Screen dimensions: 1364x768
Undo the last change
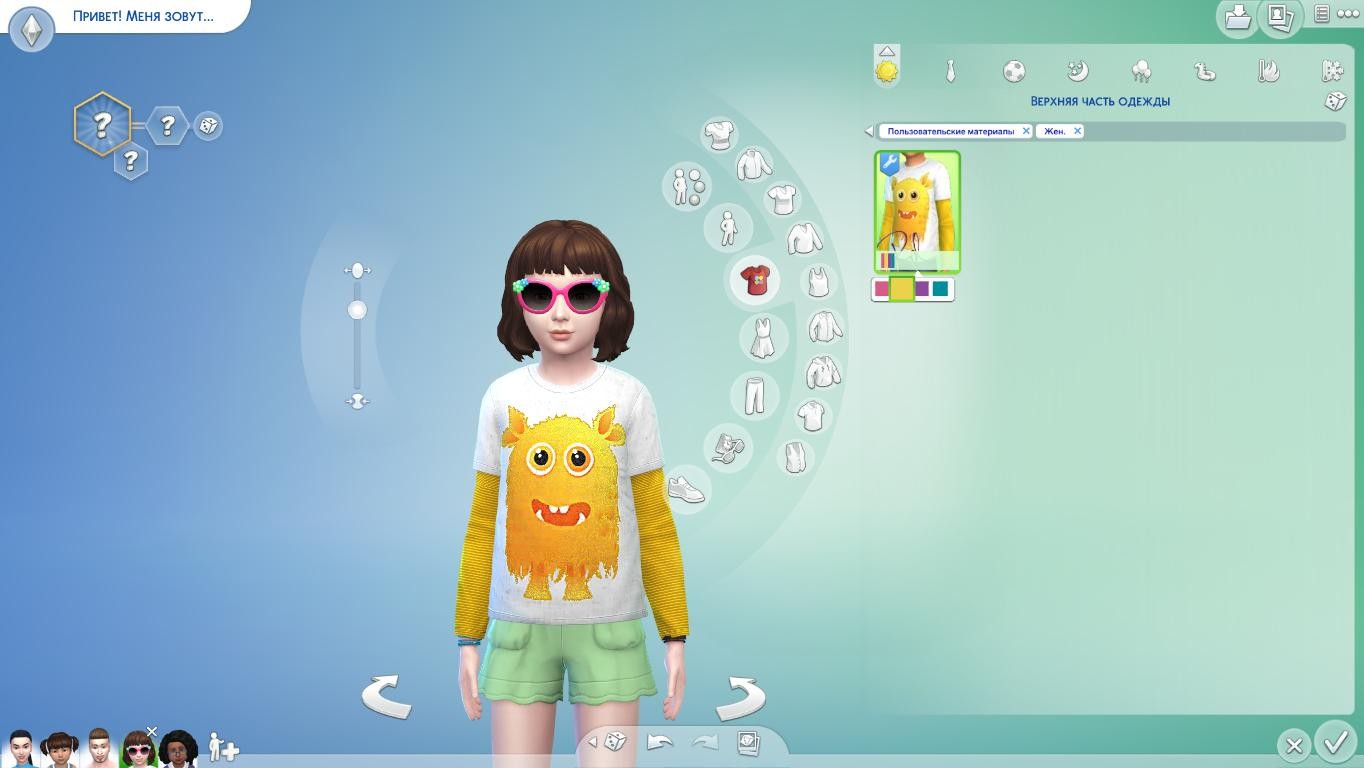point(660,742)
